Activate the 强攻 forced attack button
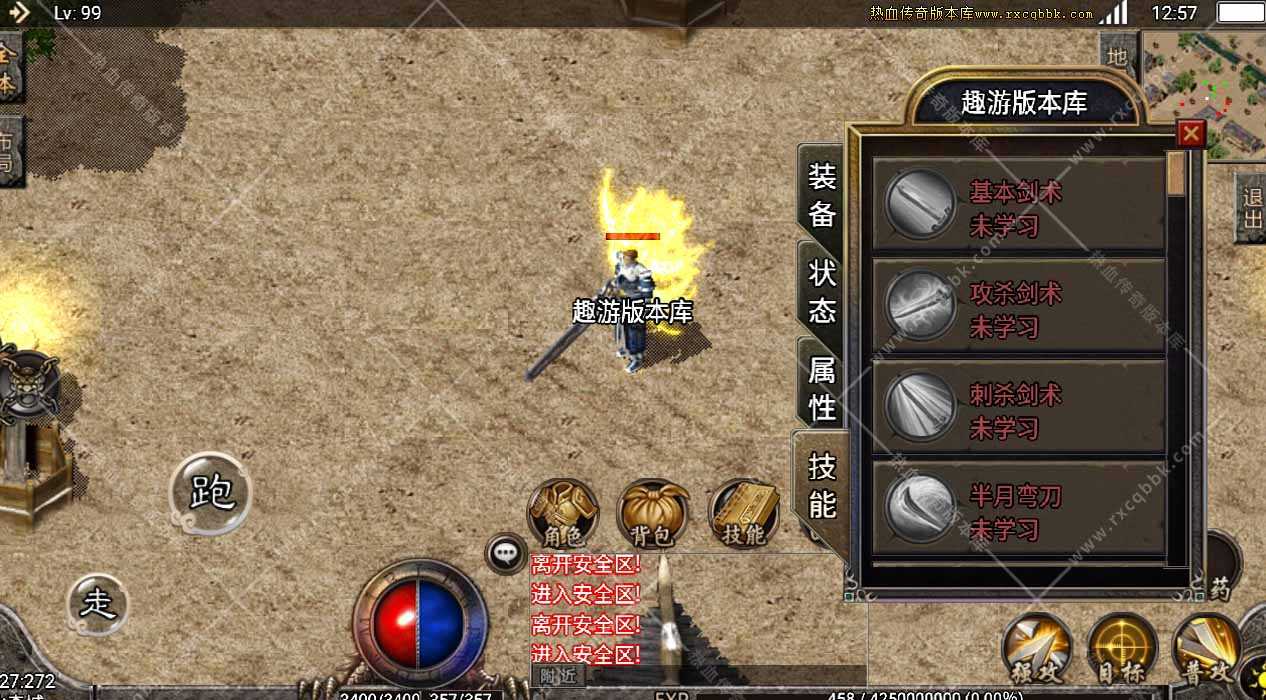 coord(1037,649)
